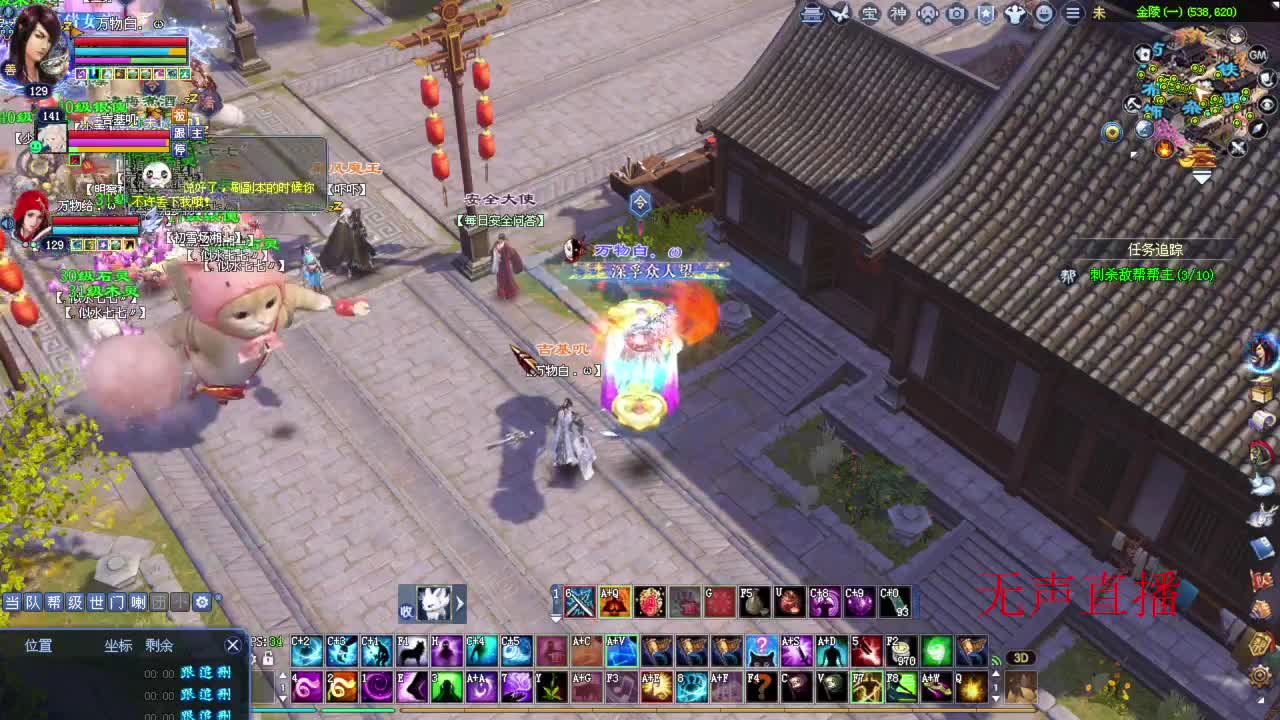1280x720 pixels.
Task: Click the F1 wolf-shaped skill icon
Action: tap(412, 651)
